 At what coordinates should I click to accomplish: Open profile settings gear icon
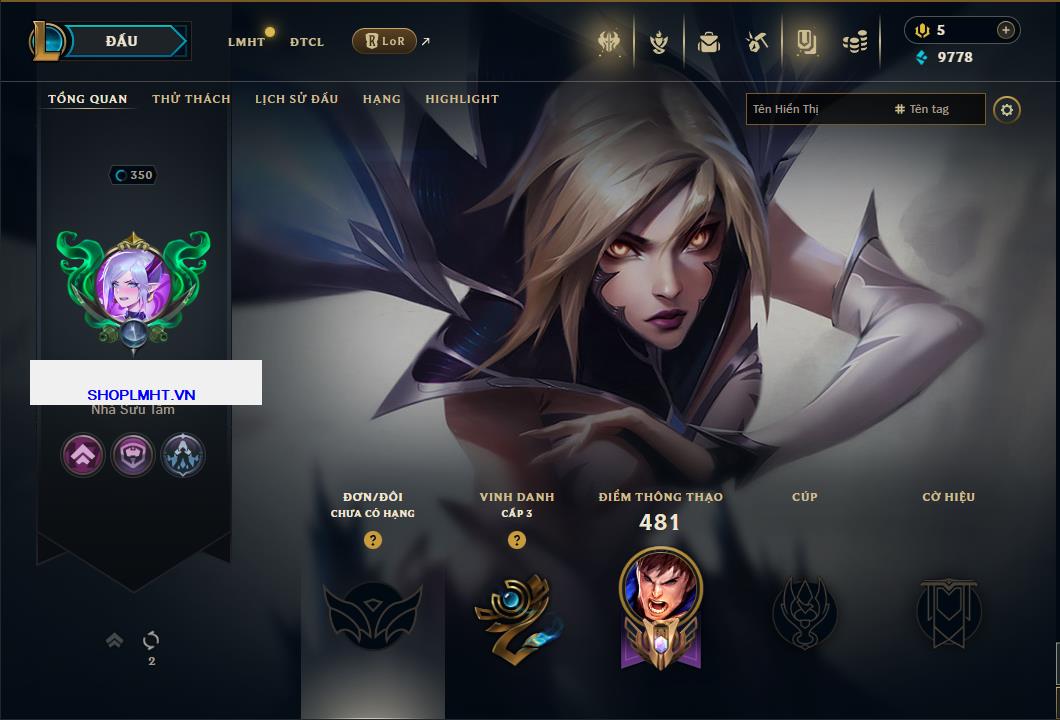point(1007,109)
